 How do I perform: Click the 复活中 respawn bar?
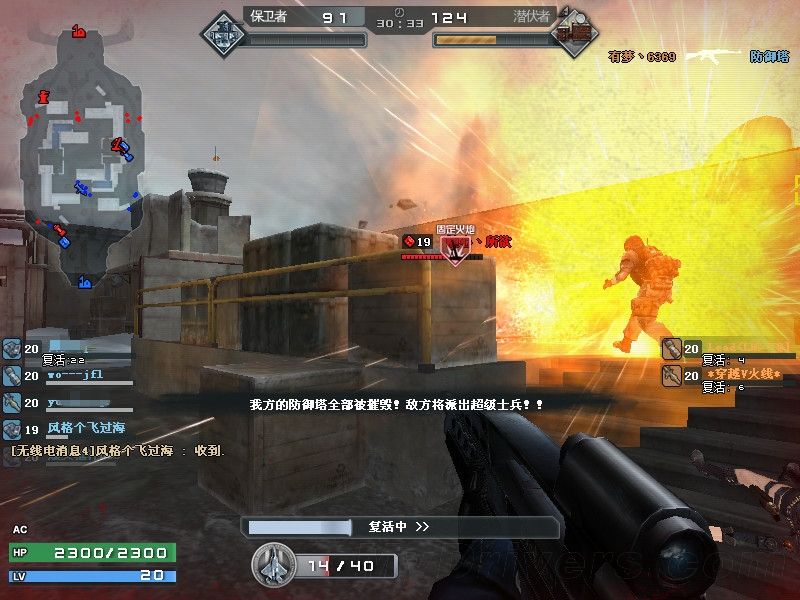(400, 527)
